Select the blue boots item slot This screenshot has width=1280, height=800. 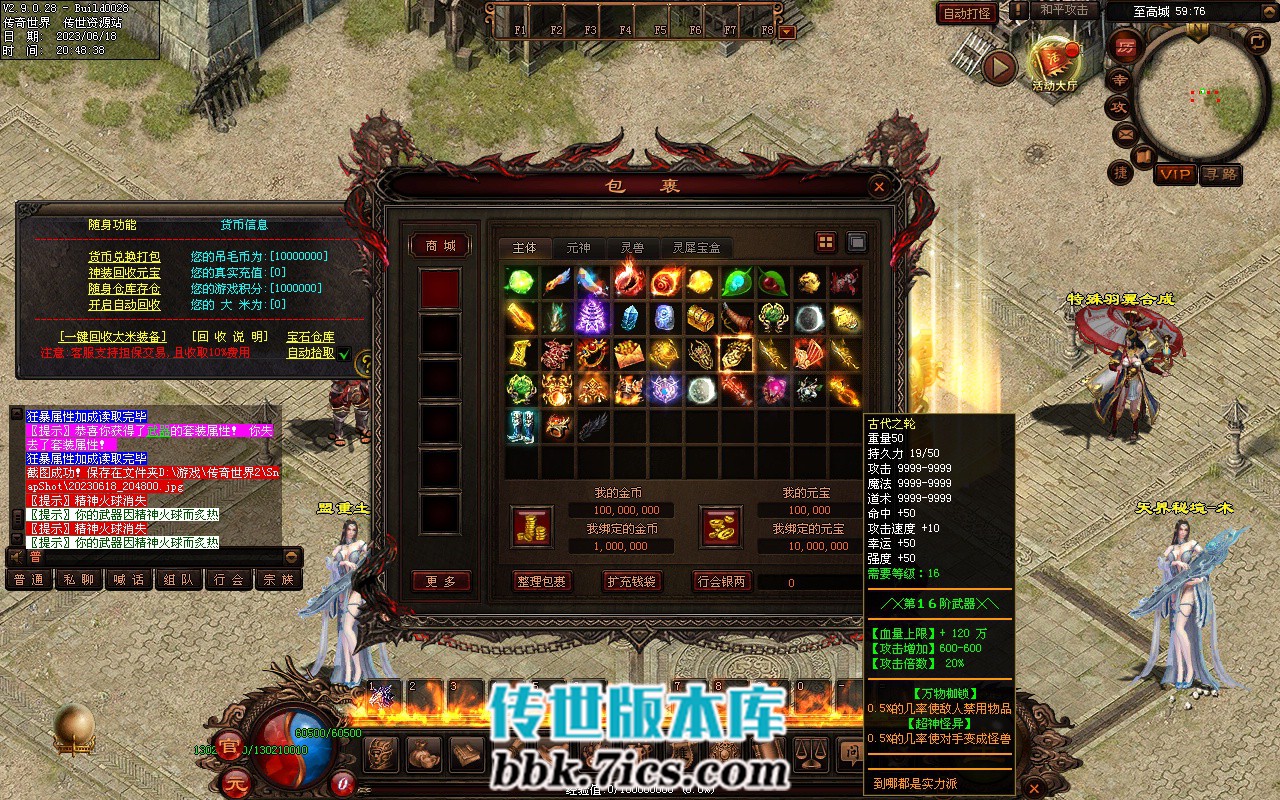pos(520,424)
